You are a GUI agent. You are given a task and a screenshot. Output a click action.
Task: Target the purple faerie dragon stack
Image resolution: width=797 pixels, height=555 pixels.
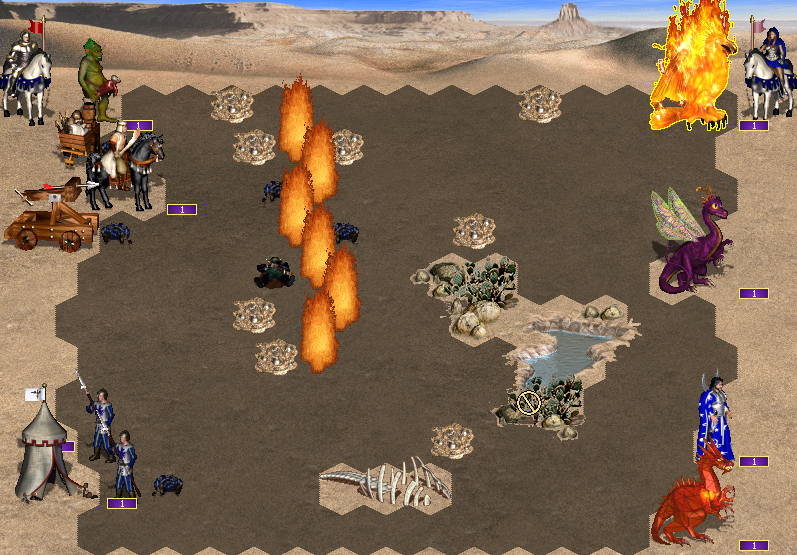[x=695, y=243]
